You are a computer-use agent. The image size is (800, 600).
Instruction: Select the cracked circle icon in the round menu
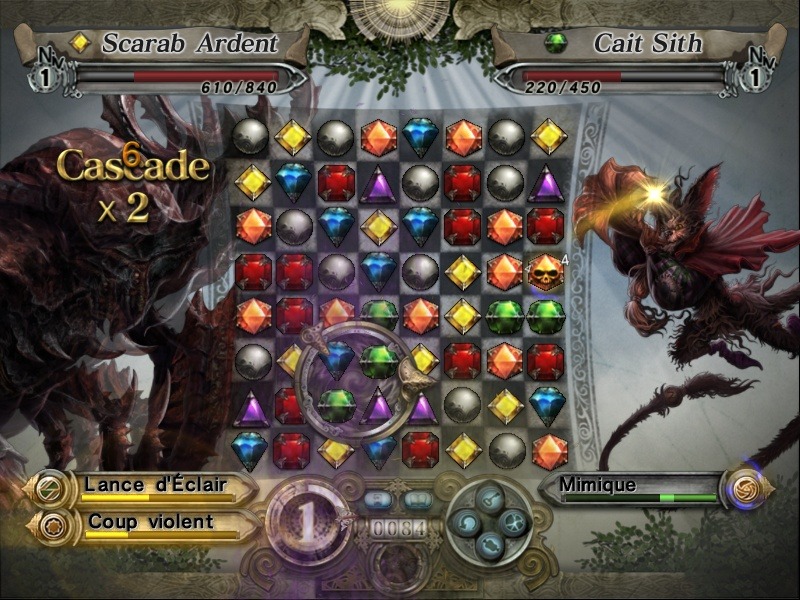[511, 523]
